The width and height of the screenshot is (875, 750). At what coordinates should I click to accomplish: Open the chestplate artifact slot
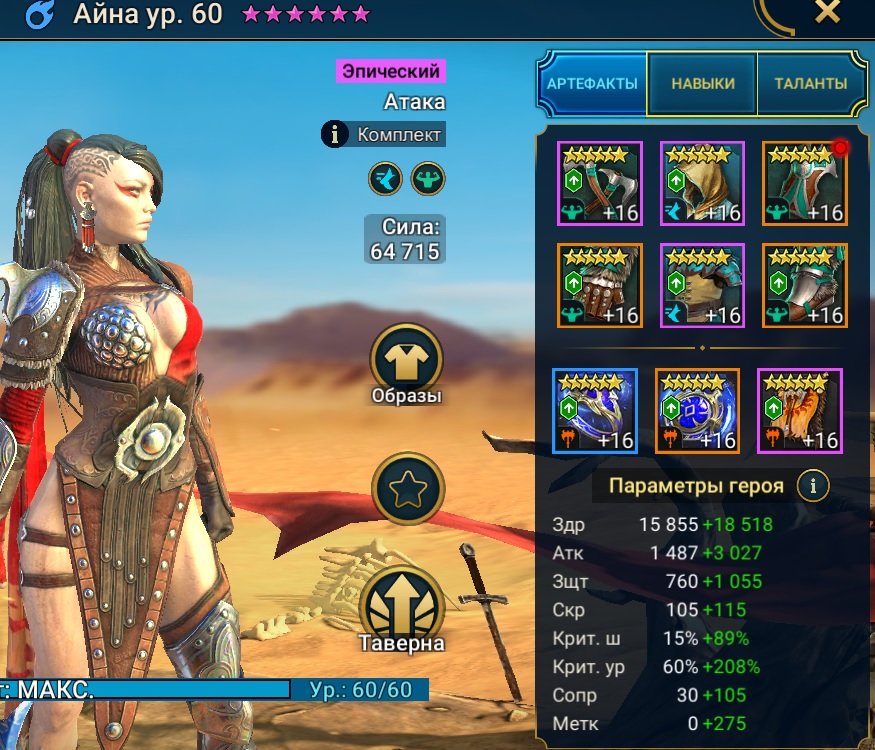(x=702, y=286)
